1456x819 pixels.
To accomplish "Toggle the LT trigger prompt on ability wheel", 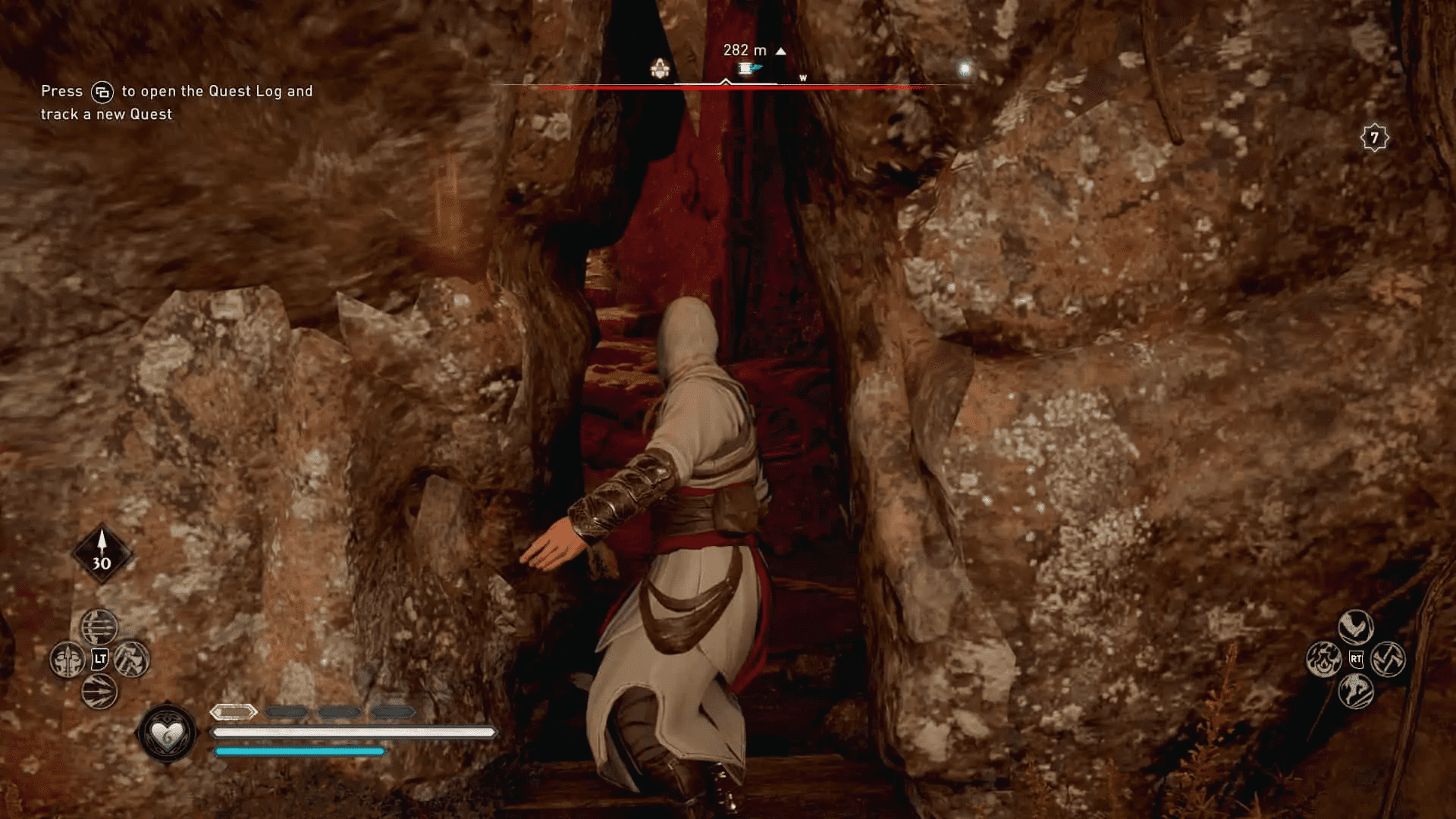I will [99, 659].
